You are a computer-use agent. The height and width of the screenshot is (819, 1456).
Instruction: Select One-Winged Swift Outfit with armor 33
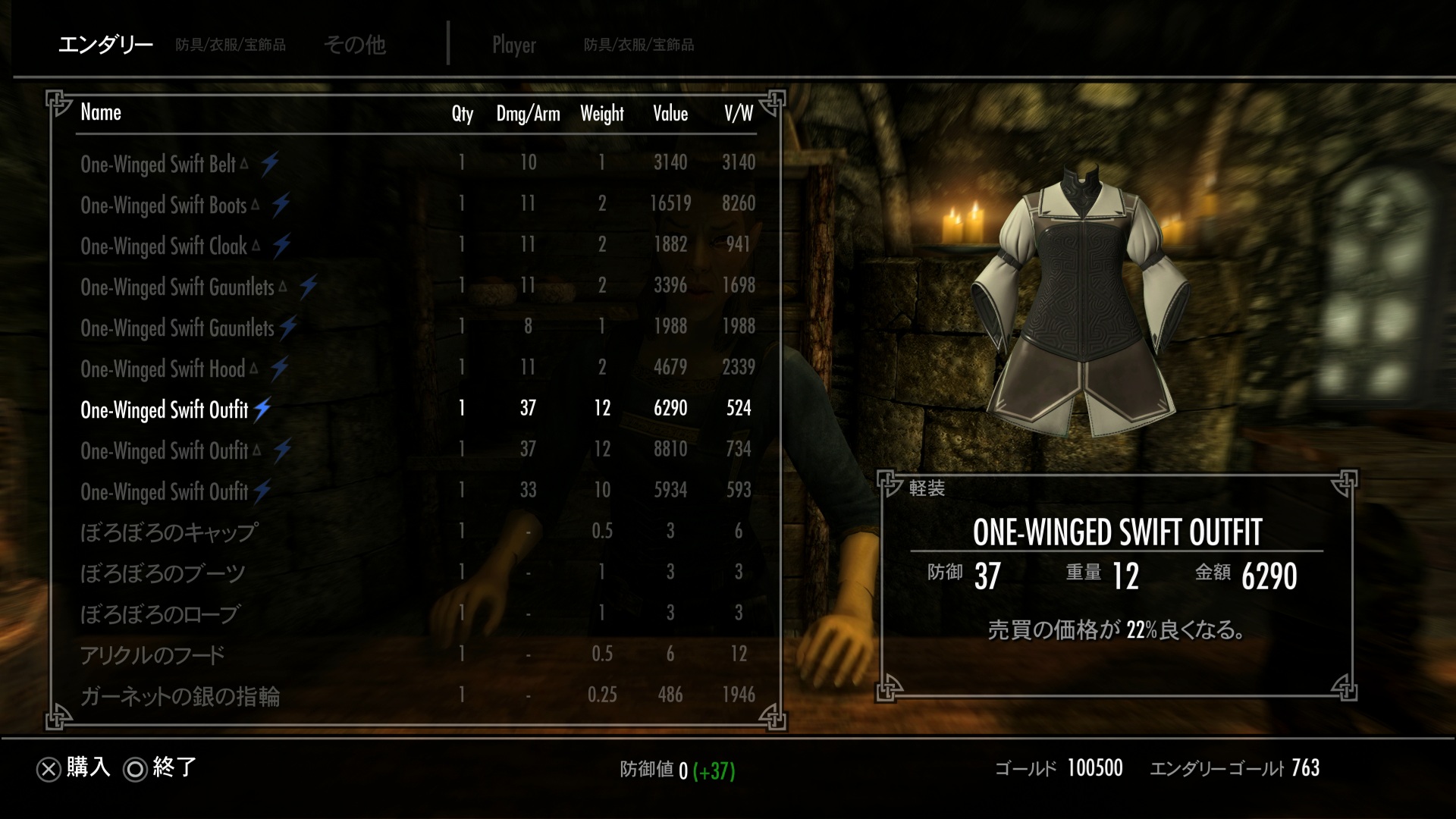(x=165, y=491)
